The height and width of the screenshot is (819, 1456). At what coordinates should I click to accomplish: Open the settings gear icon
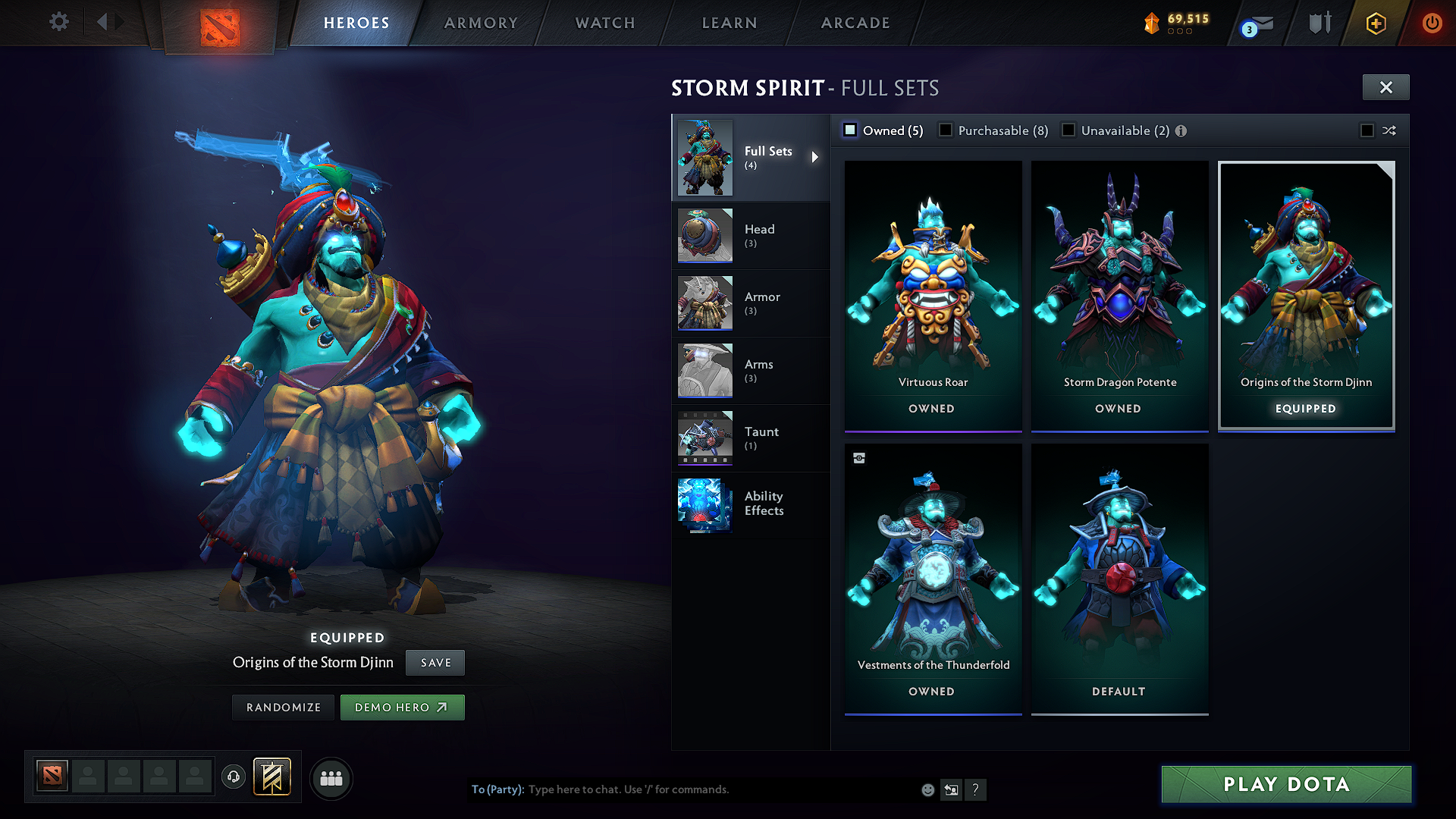pyautogui.click(x=58, y=22)
